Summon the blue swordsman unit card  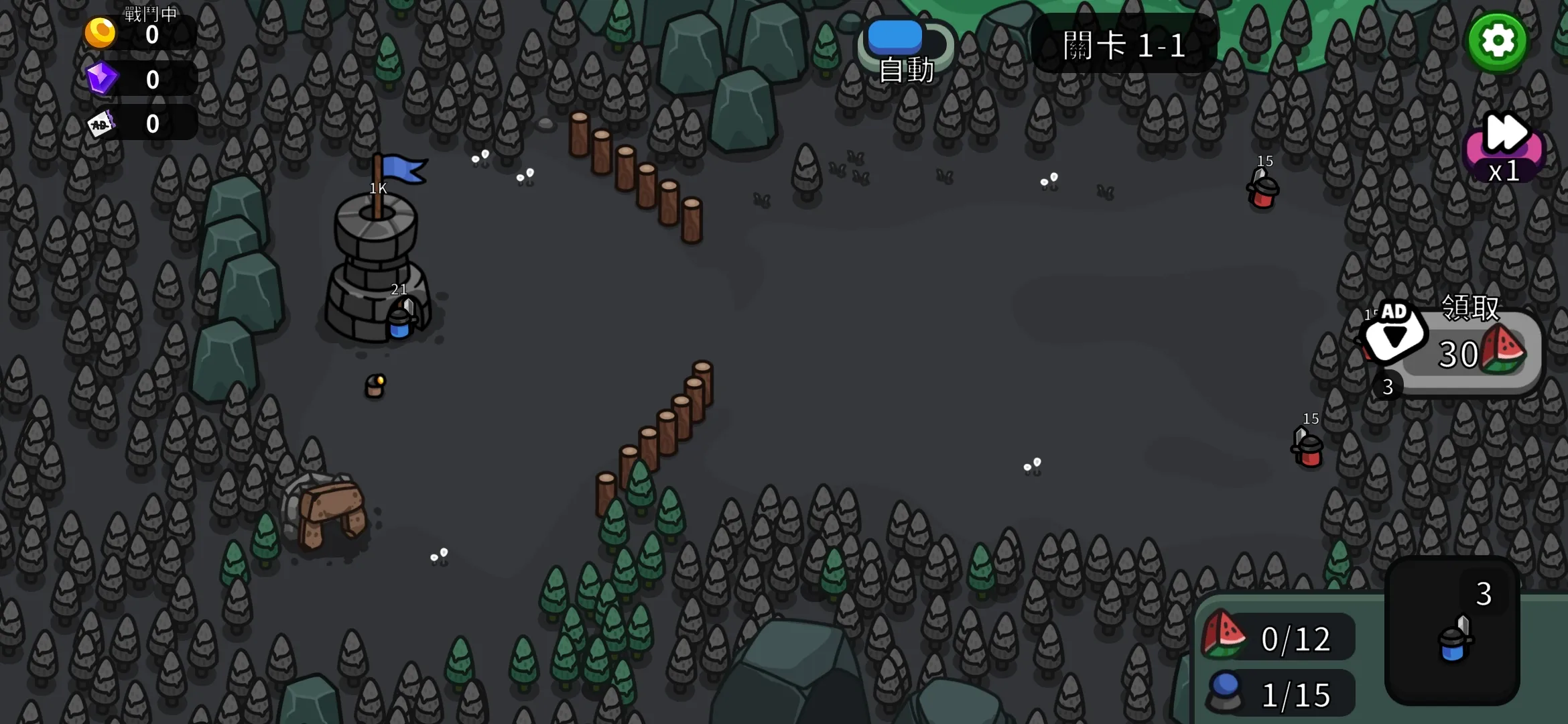(1452, 631)
